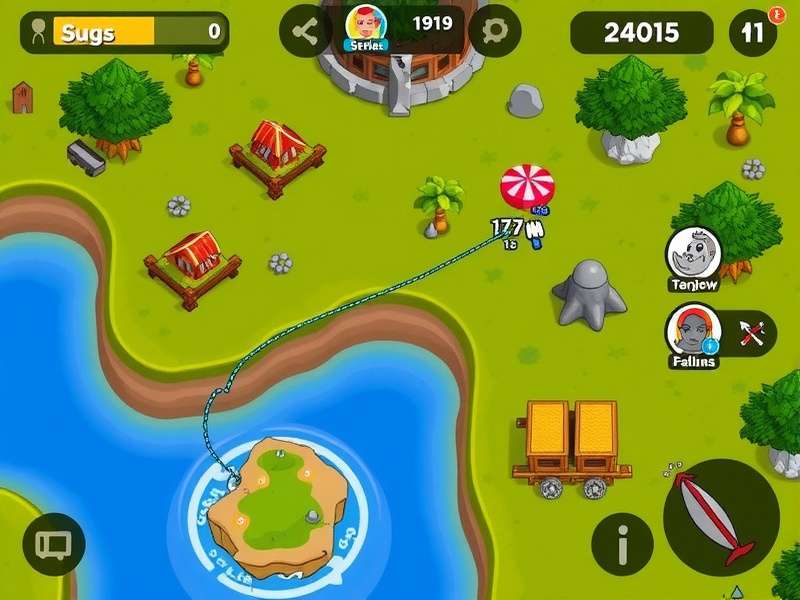Open the gear settings button
Viewport: 800px width, 600px height.
point(494,31)
